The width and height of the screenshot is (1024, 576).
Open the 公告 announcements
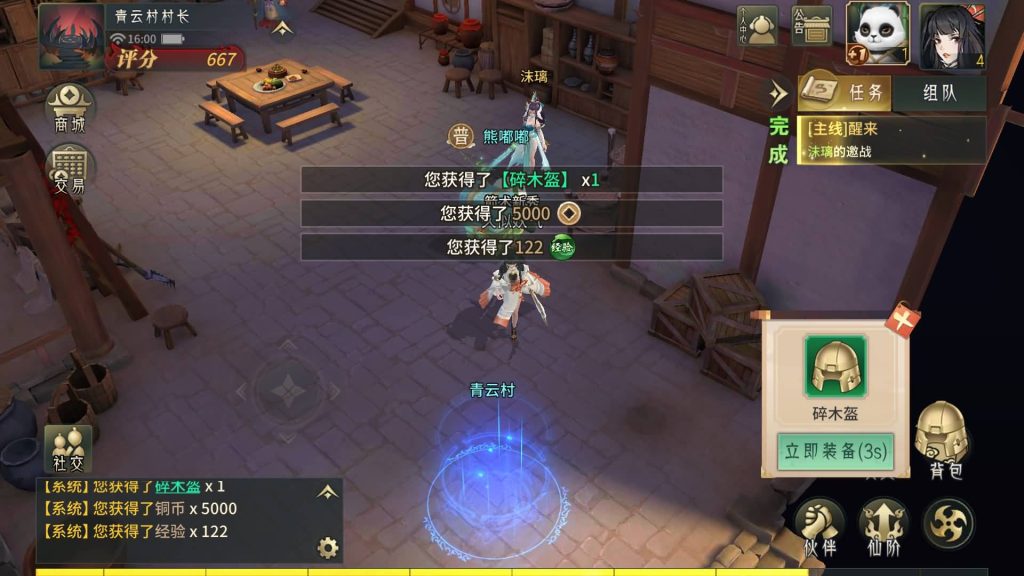click(x=811, y=26)
